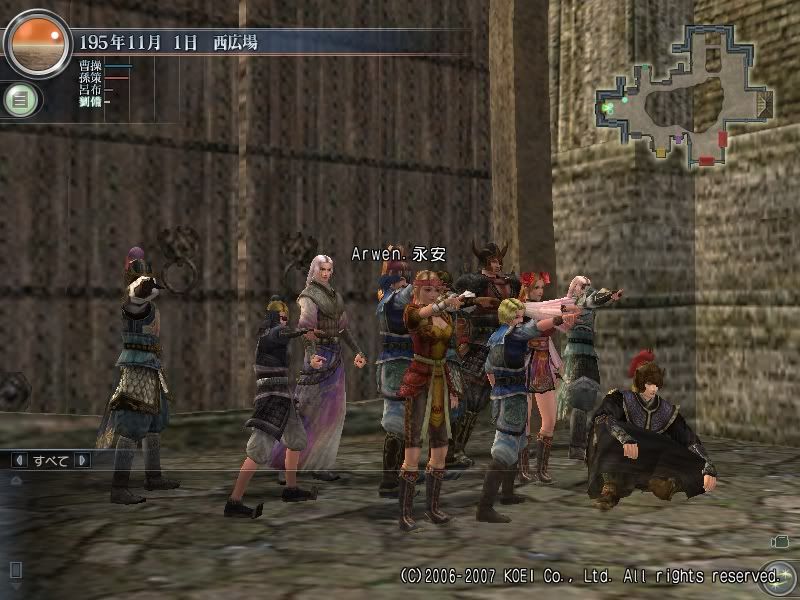This screenshot has width=800, height=600.
Task: Open the green main menu button
Action: pyautogui.click(x=19, y=99)
